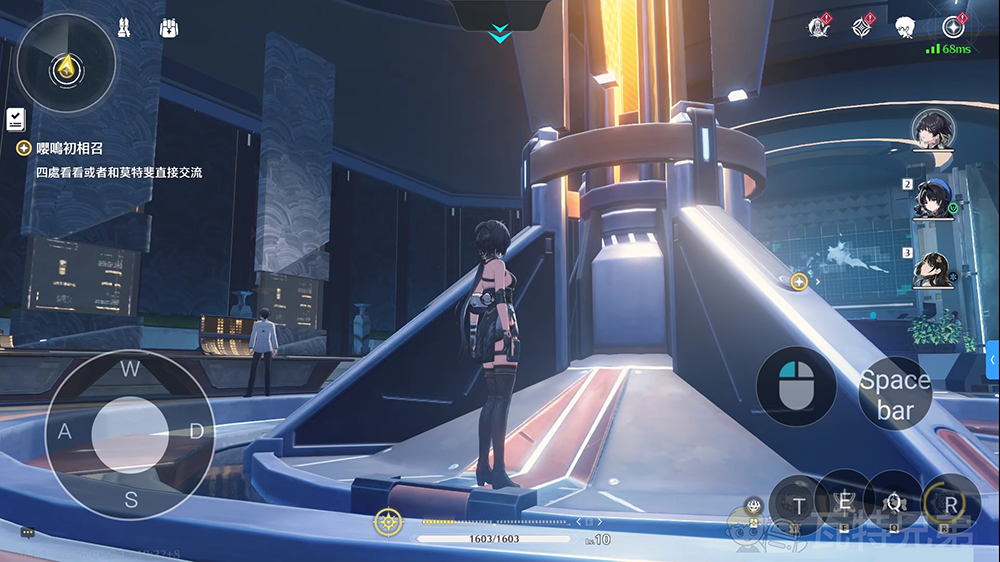
Task: Open the seated figure icon with red alert
Action: (819, 27)
